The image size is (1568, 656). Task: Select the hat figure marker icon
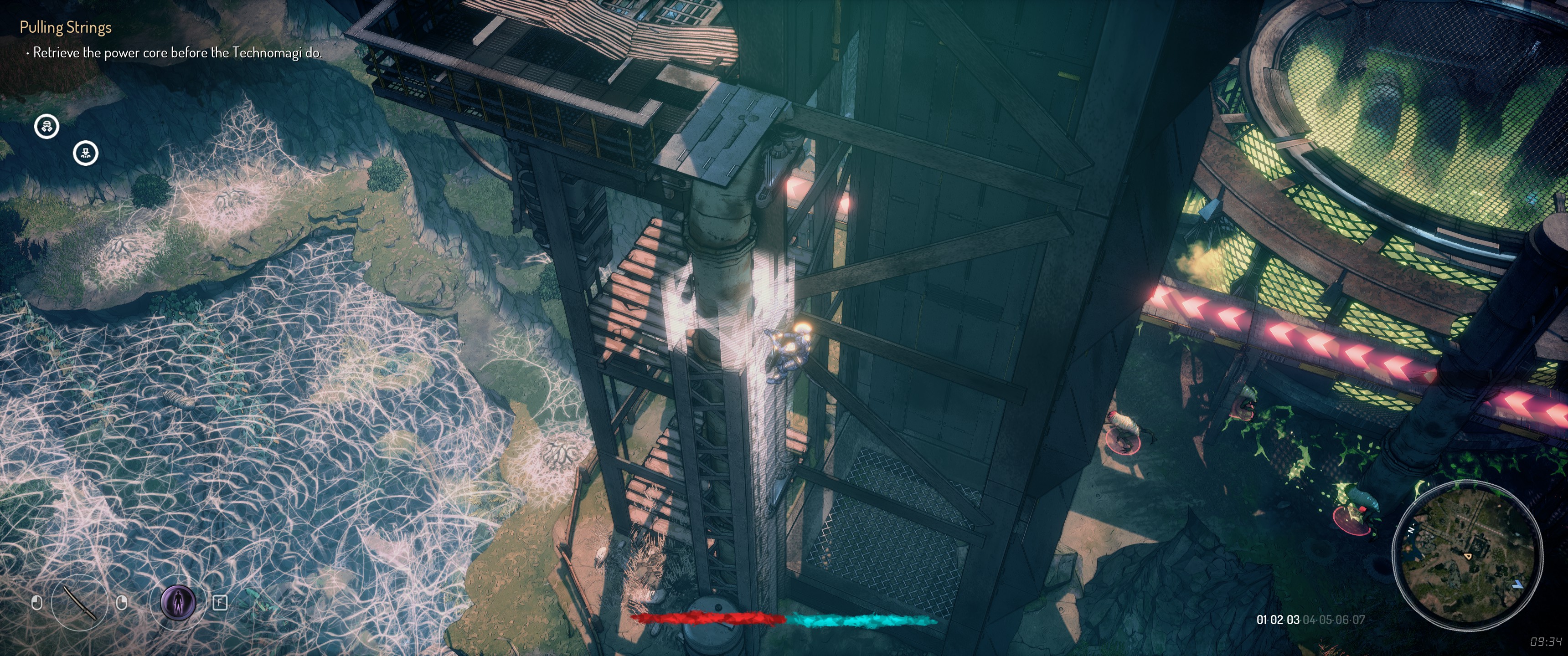[x=86, y=153]
